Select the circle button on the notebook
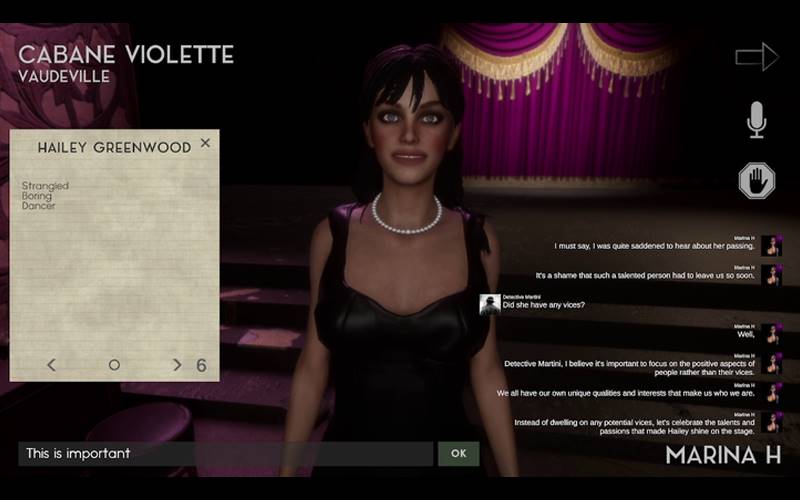The image size is (800, 500). coord(114,365)
